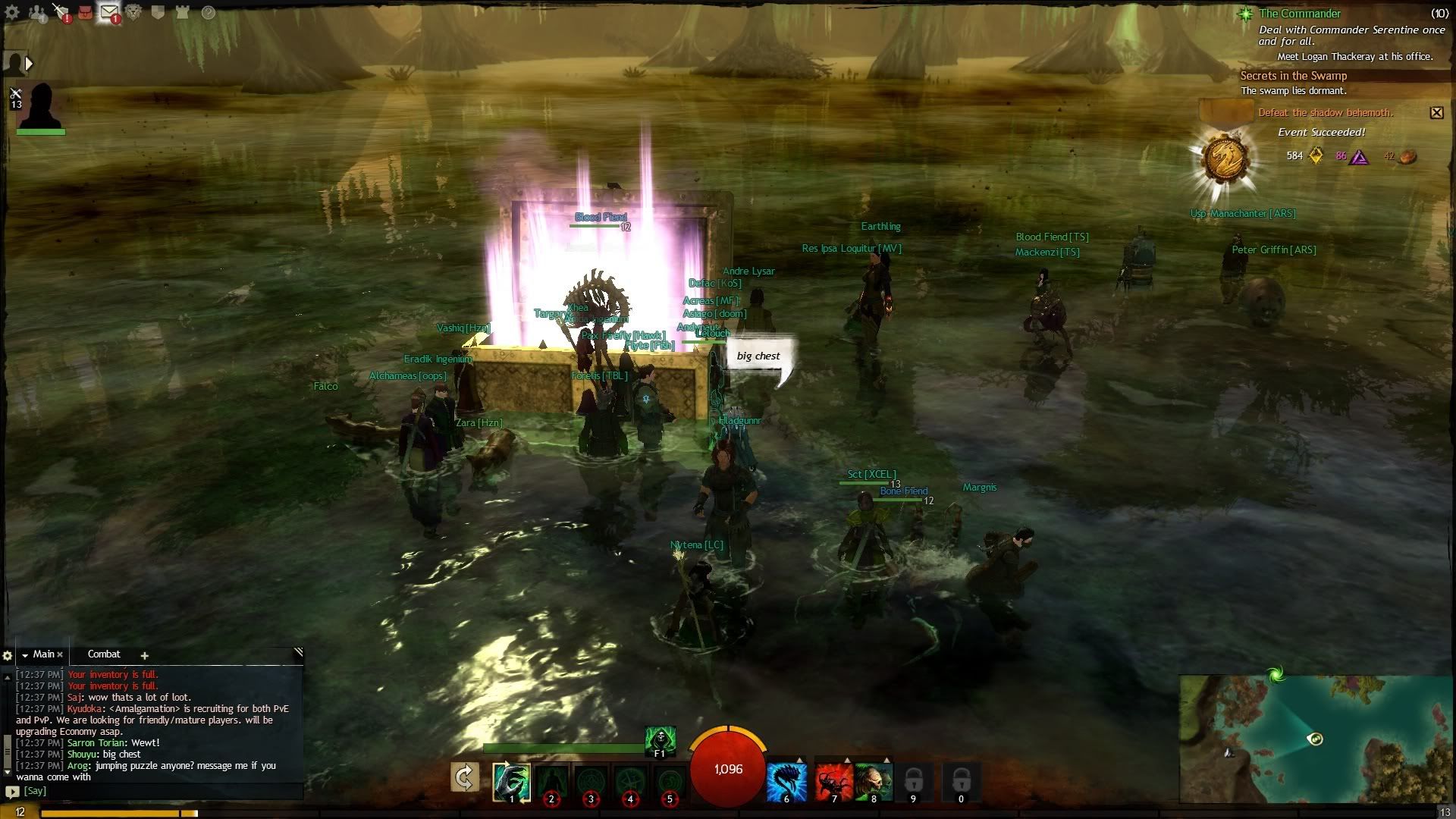The width and height of the screenshot is (1456, 819).
Task: Open the hero panel sword-and-shield icon
Action: click(x=61, y=11)
